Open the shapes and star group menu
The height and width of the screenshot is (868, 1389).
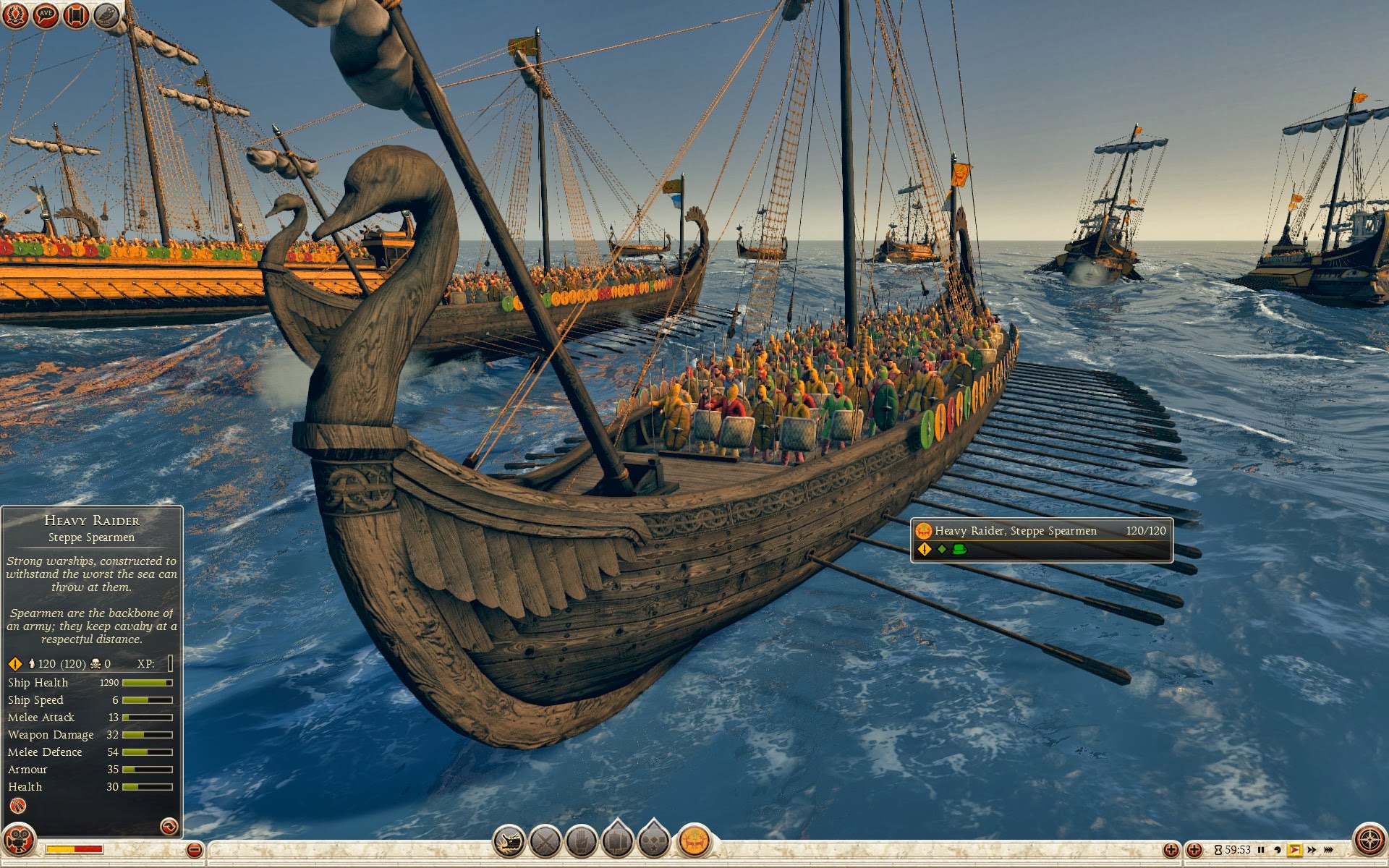point(654,841)
